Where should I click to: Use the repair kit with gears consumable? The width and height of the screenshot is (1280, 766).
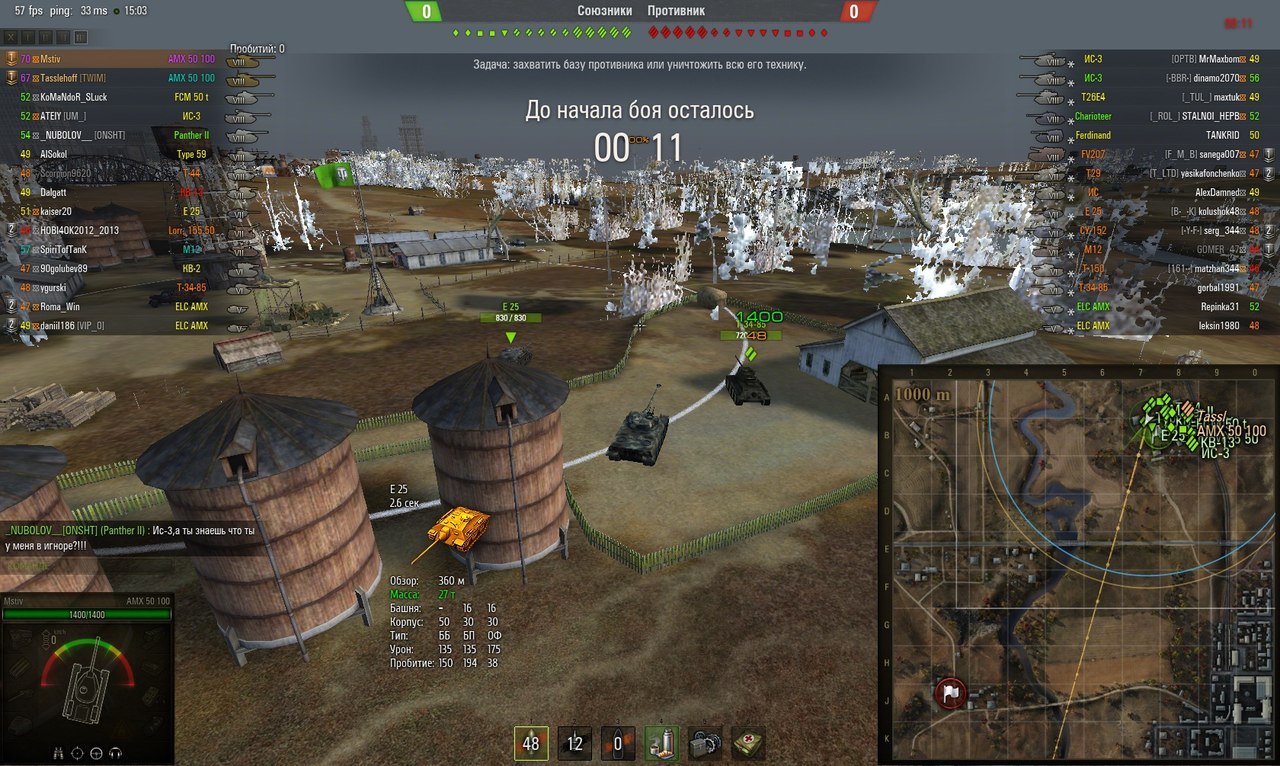coord(705,743)
